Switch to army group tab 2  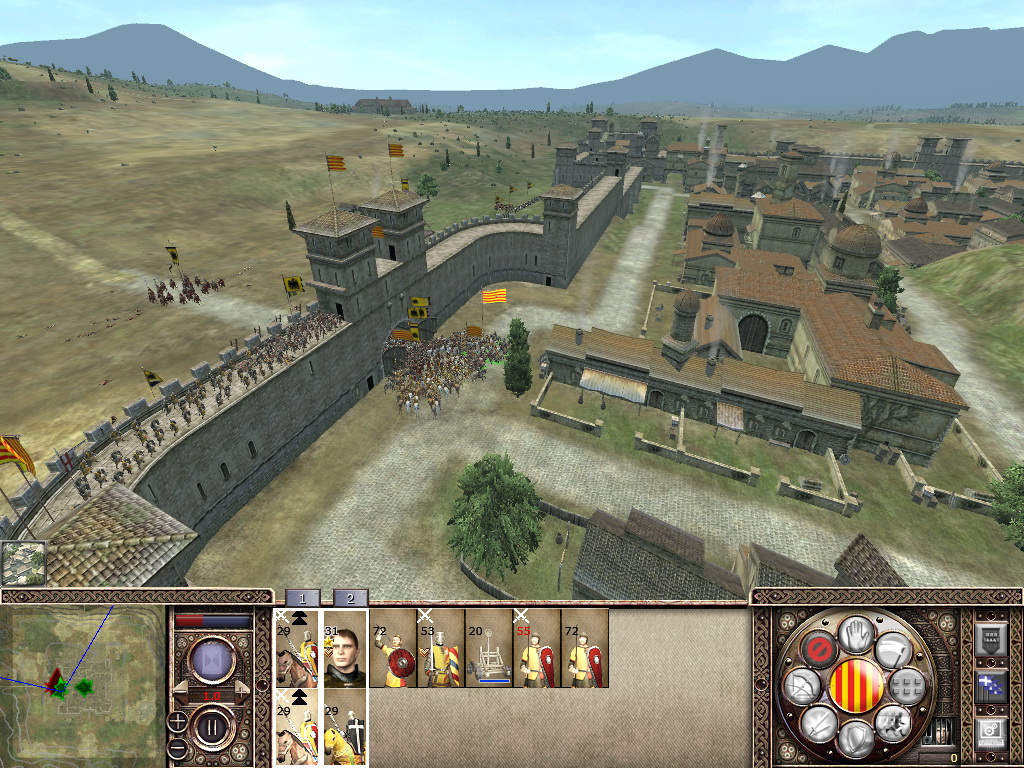coord(350,598)
